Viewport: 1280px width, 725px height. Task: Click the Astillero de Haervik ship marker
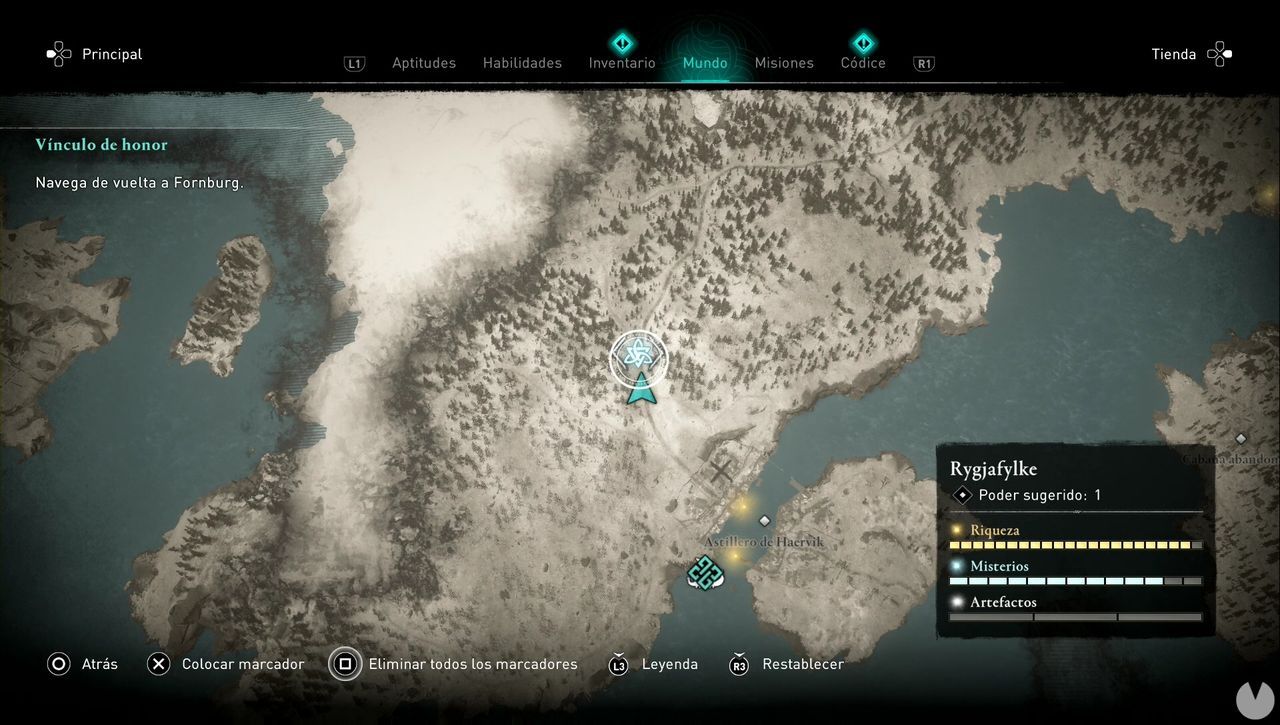point(705,573)
